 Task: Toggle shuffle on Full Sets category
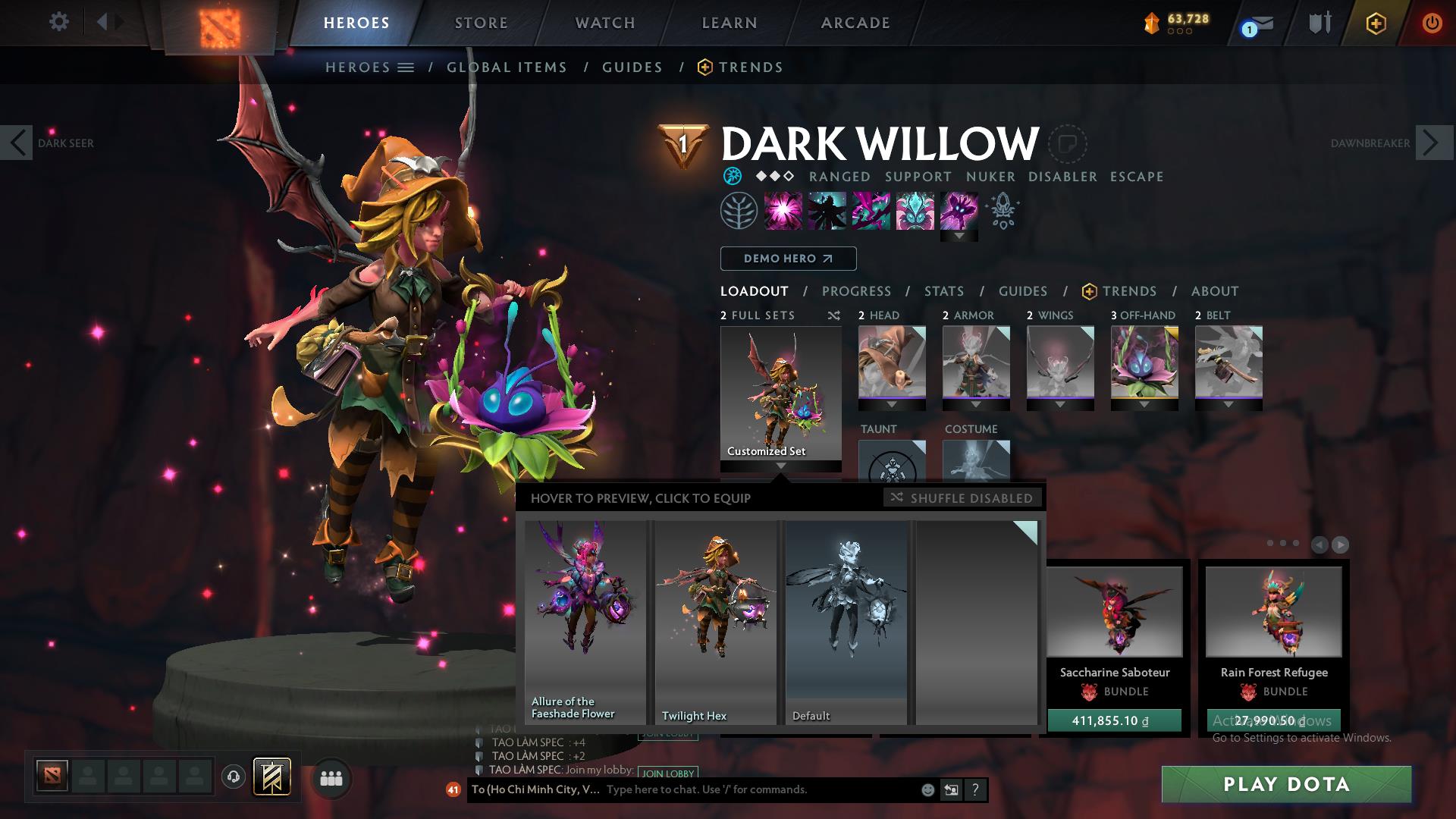click(x=834, y=315)
